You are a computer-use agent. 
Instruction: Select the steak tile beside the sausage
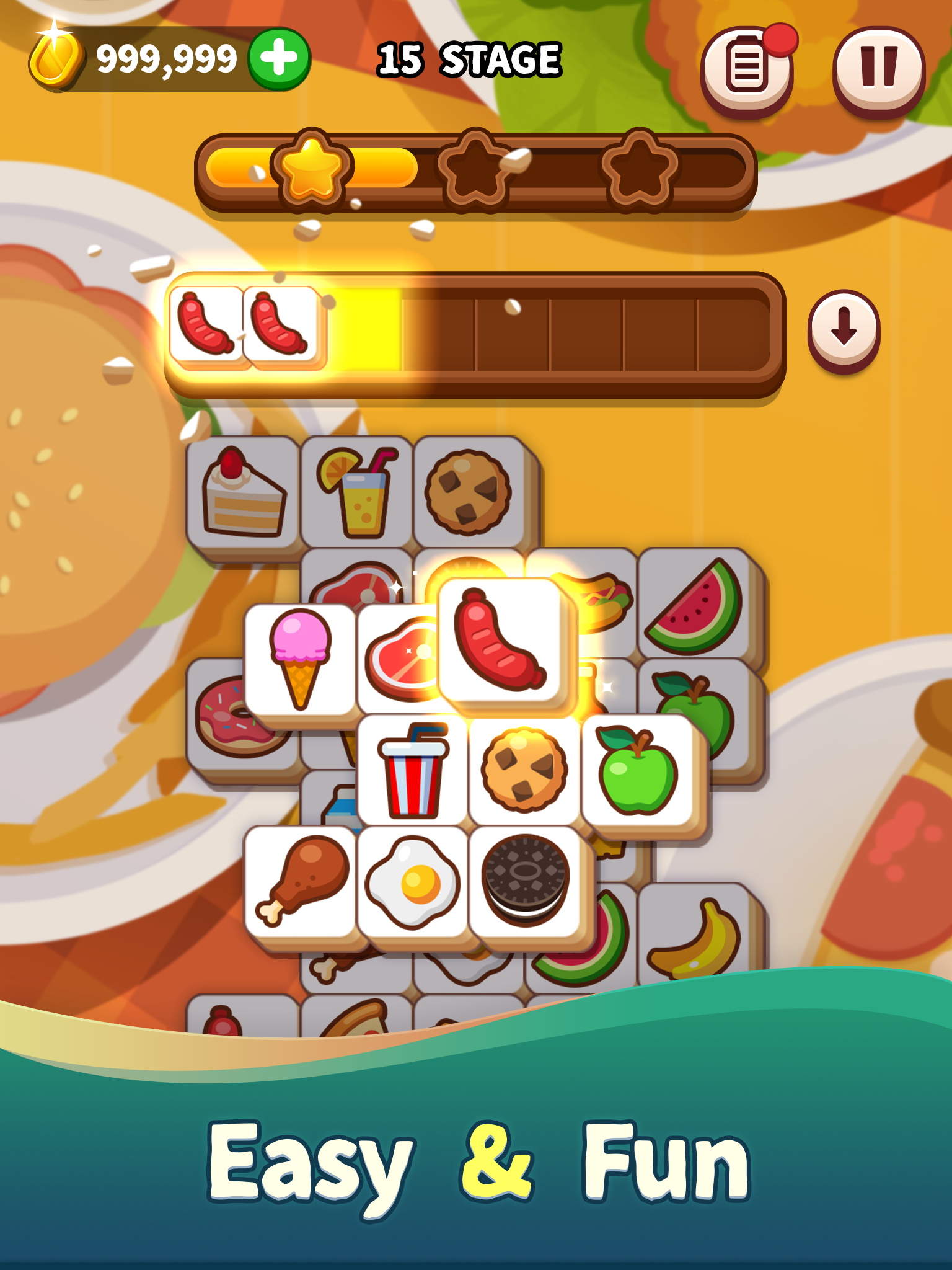402,655
